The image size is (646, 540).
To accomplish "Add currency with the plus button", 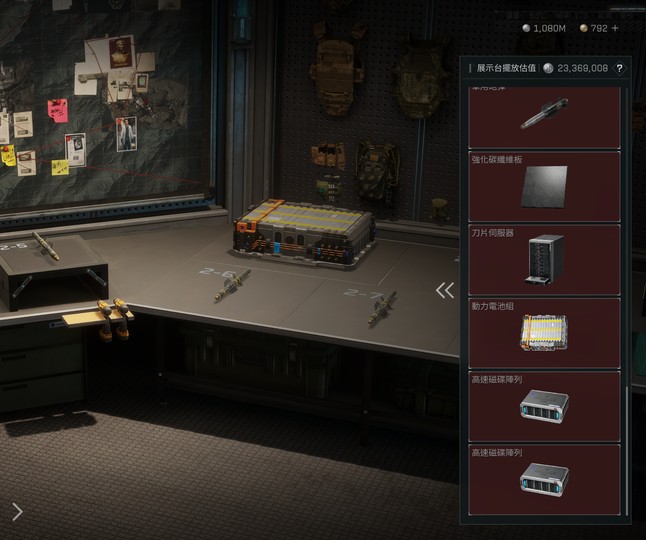I will [x=615, y=28].
